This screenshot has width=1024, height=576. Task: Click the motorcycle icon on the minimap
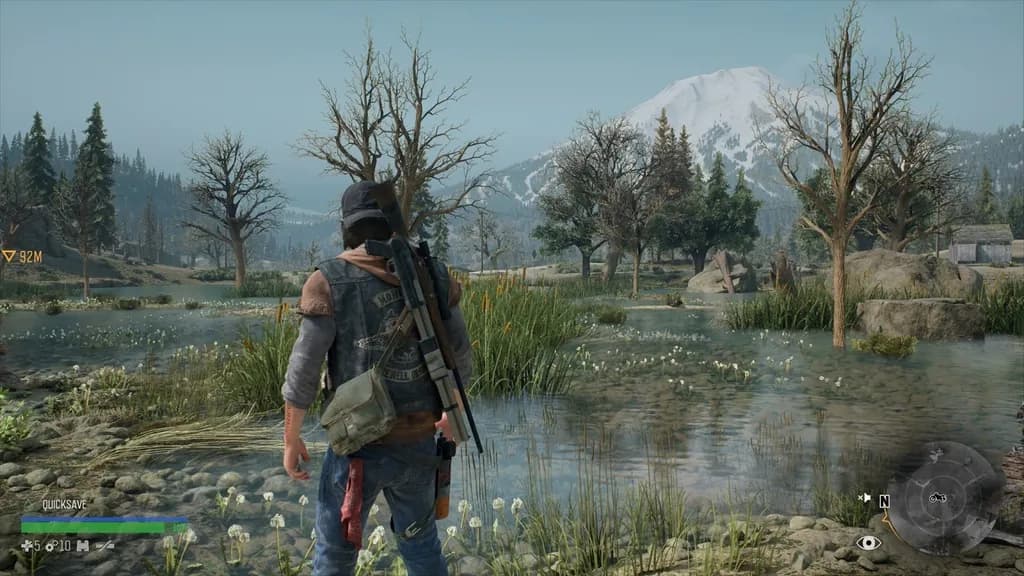click(x=938, y=497)
